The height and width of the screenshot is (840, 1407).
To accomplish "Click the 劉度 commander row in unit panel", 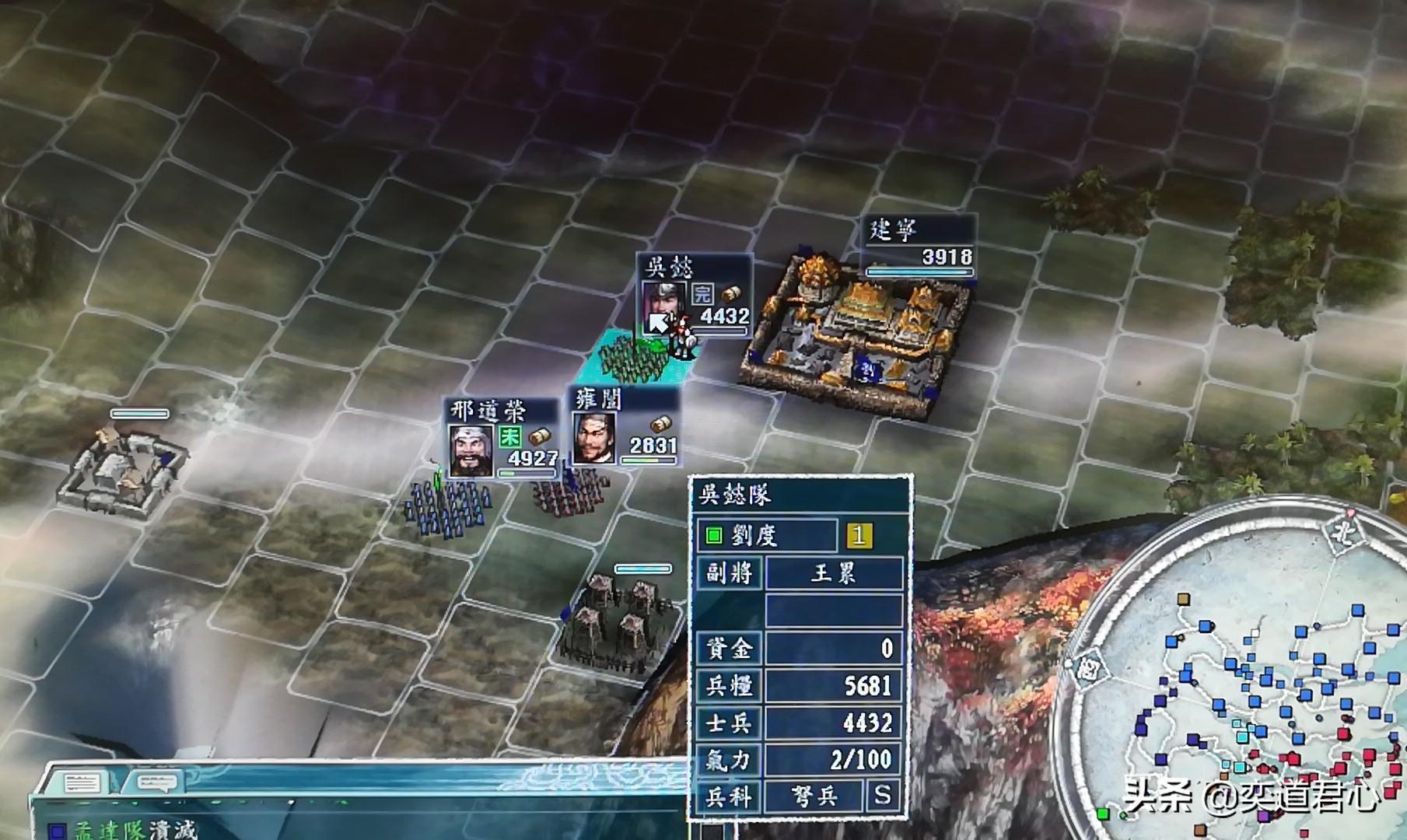I will pyautogui.click(x=766, y=535).
